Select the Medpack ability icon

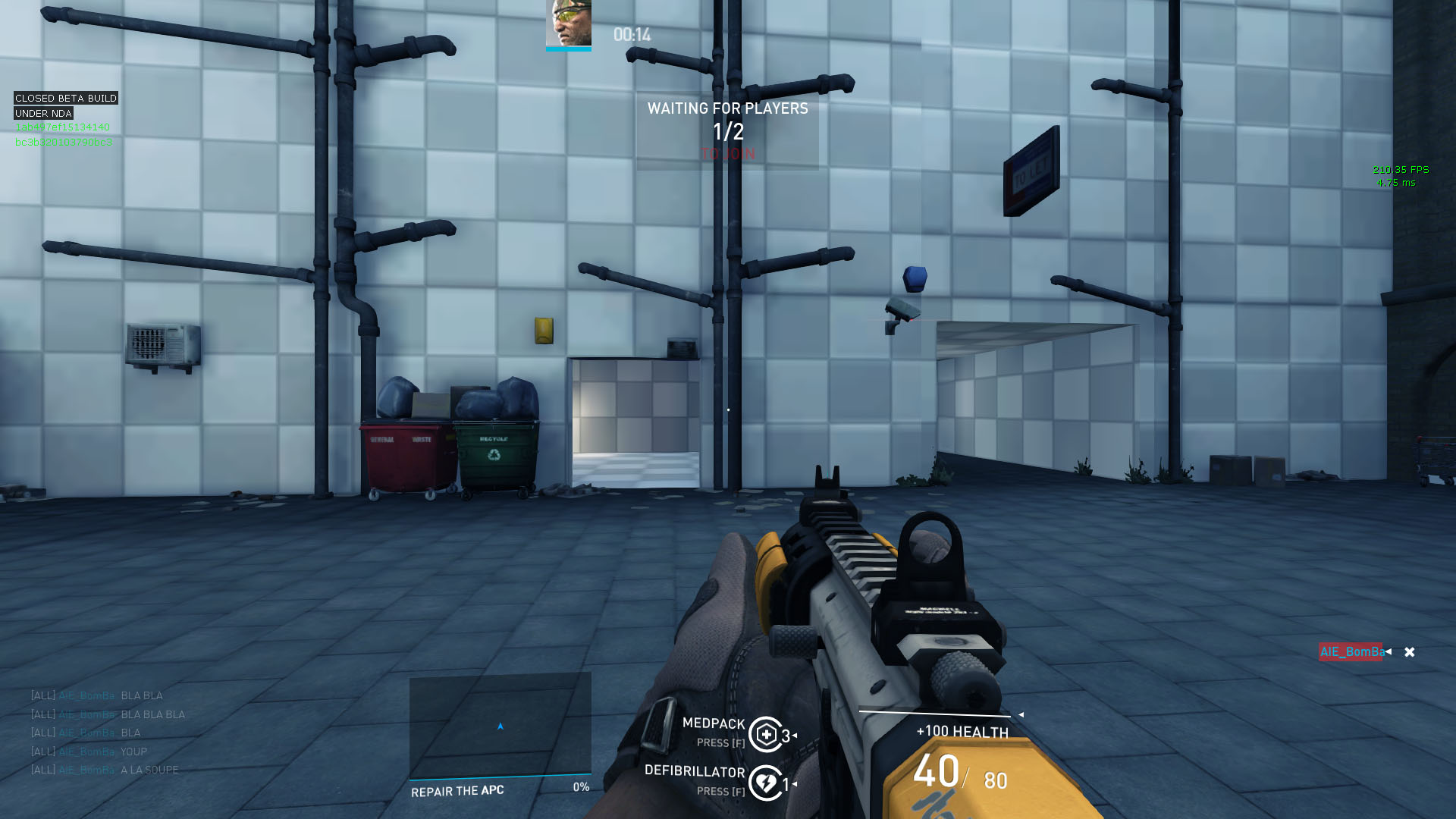pyautogui.click(x=766, y=734)
